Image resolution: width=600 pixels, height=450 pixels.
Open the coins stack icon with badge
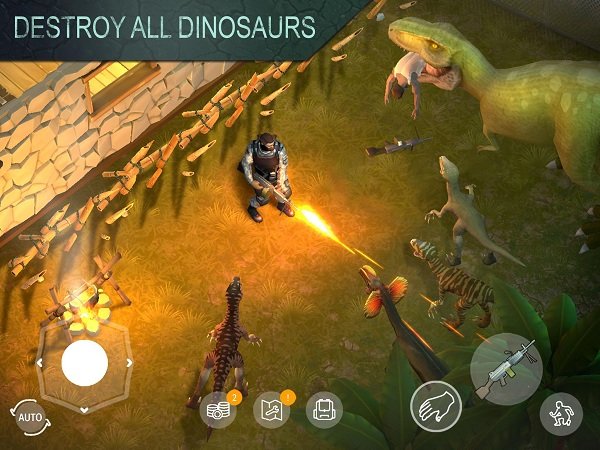217,410
